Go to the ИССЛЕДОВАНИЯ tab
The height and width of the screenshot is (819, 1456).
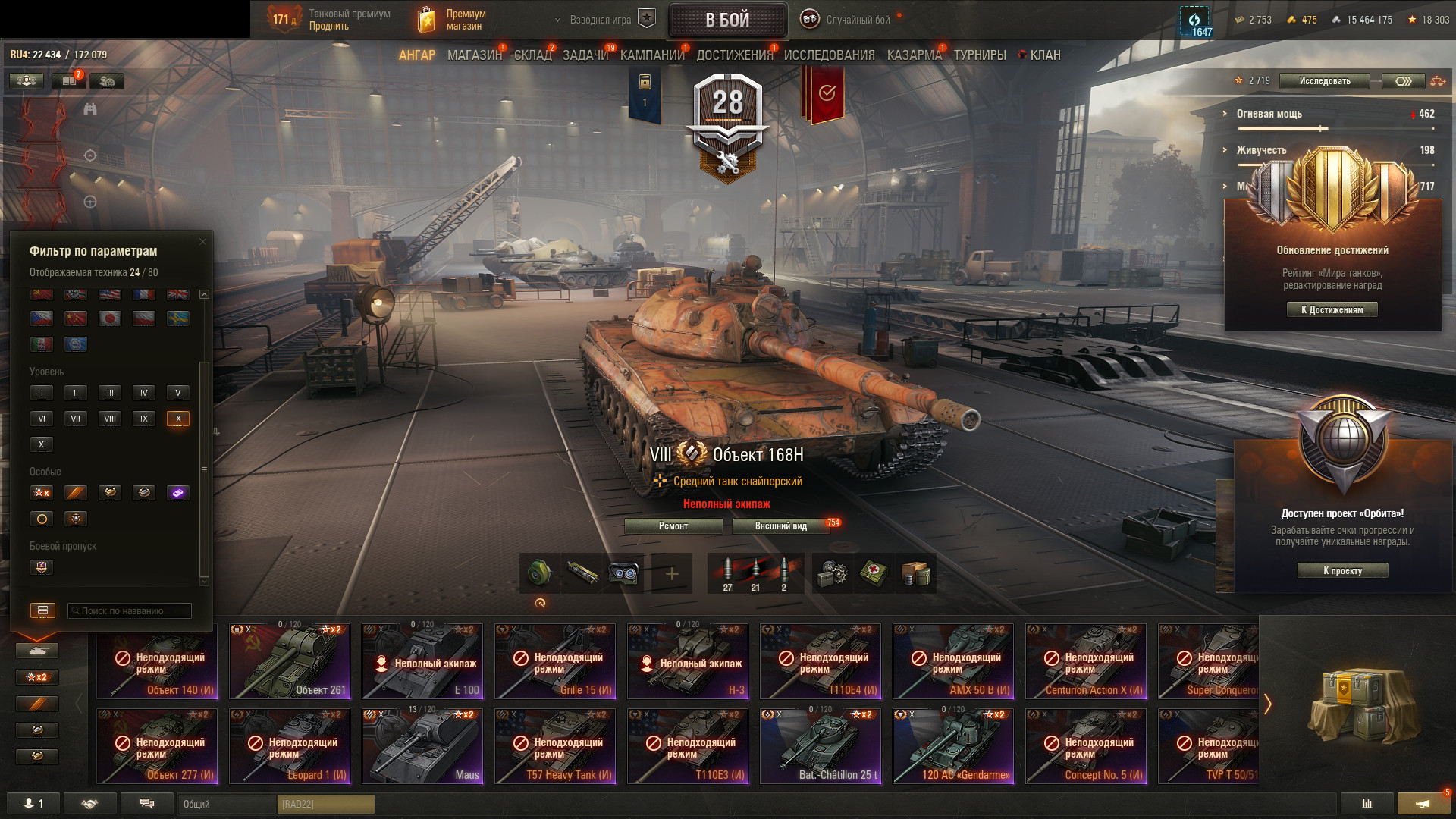[x=829, y=55]
